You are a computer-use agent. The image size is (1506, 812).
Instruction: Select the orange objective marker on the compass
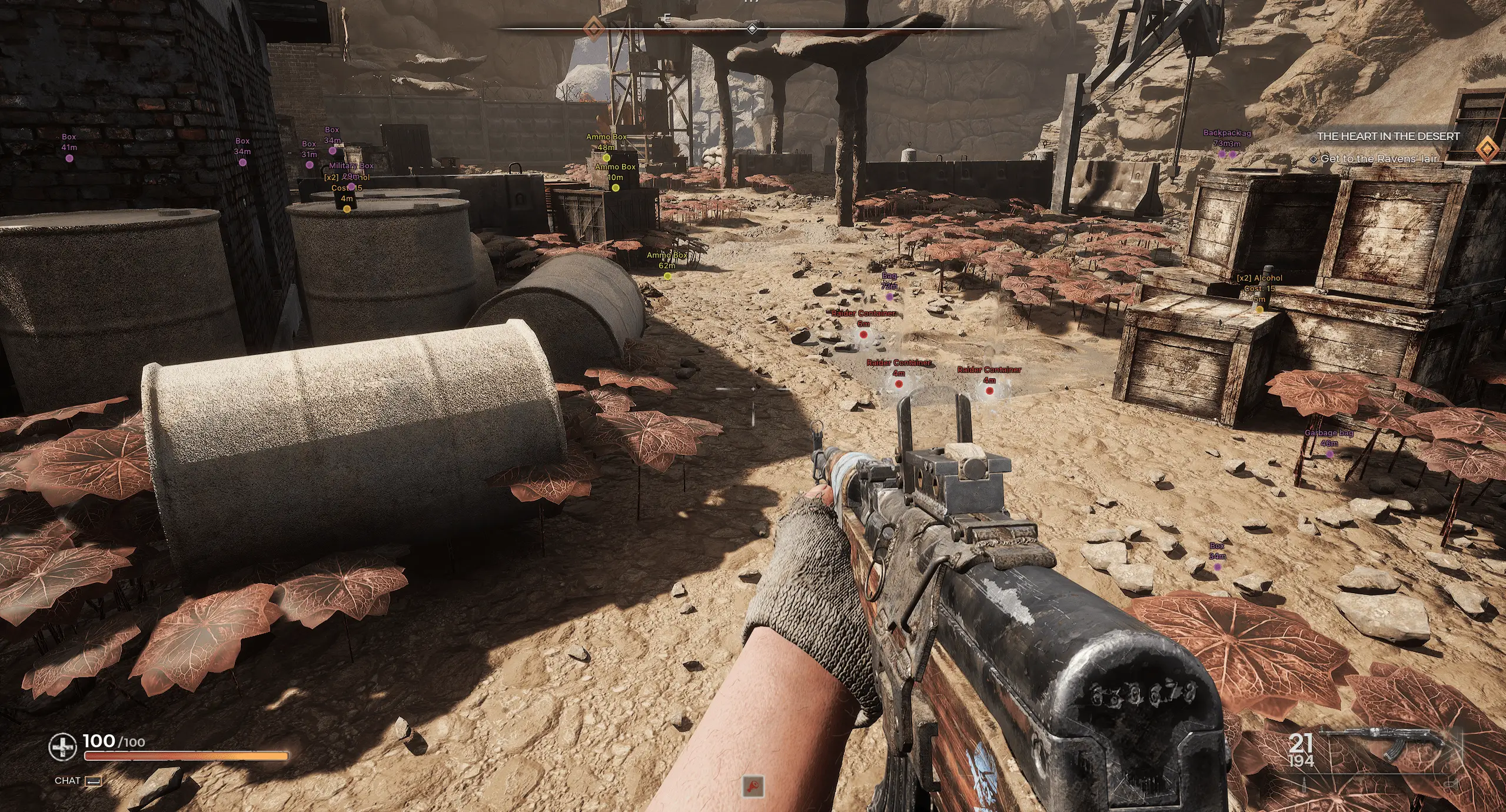click(x=593, y=27)
